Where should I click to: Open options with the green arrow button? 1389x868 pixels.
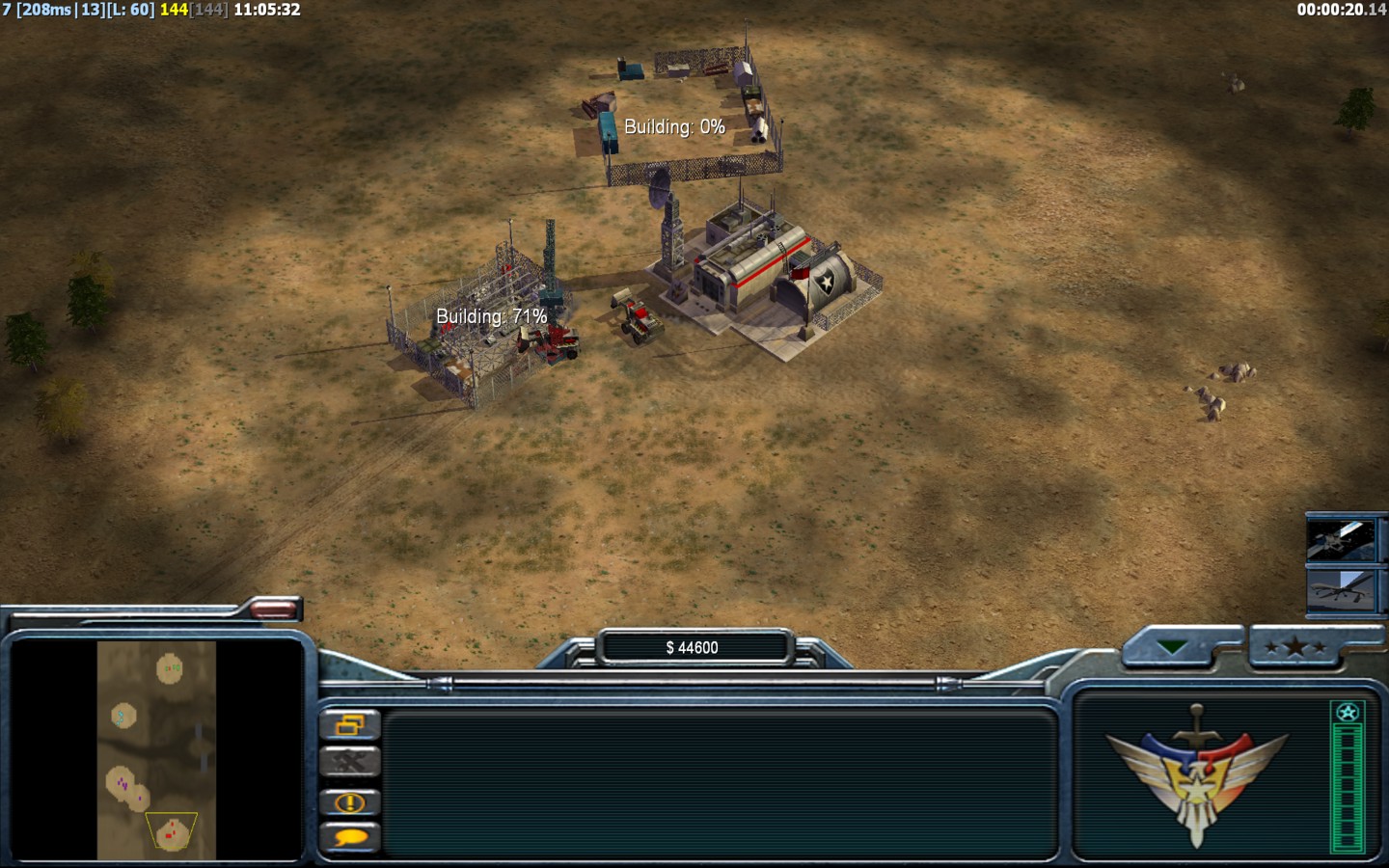coord(1174,647)
